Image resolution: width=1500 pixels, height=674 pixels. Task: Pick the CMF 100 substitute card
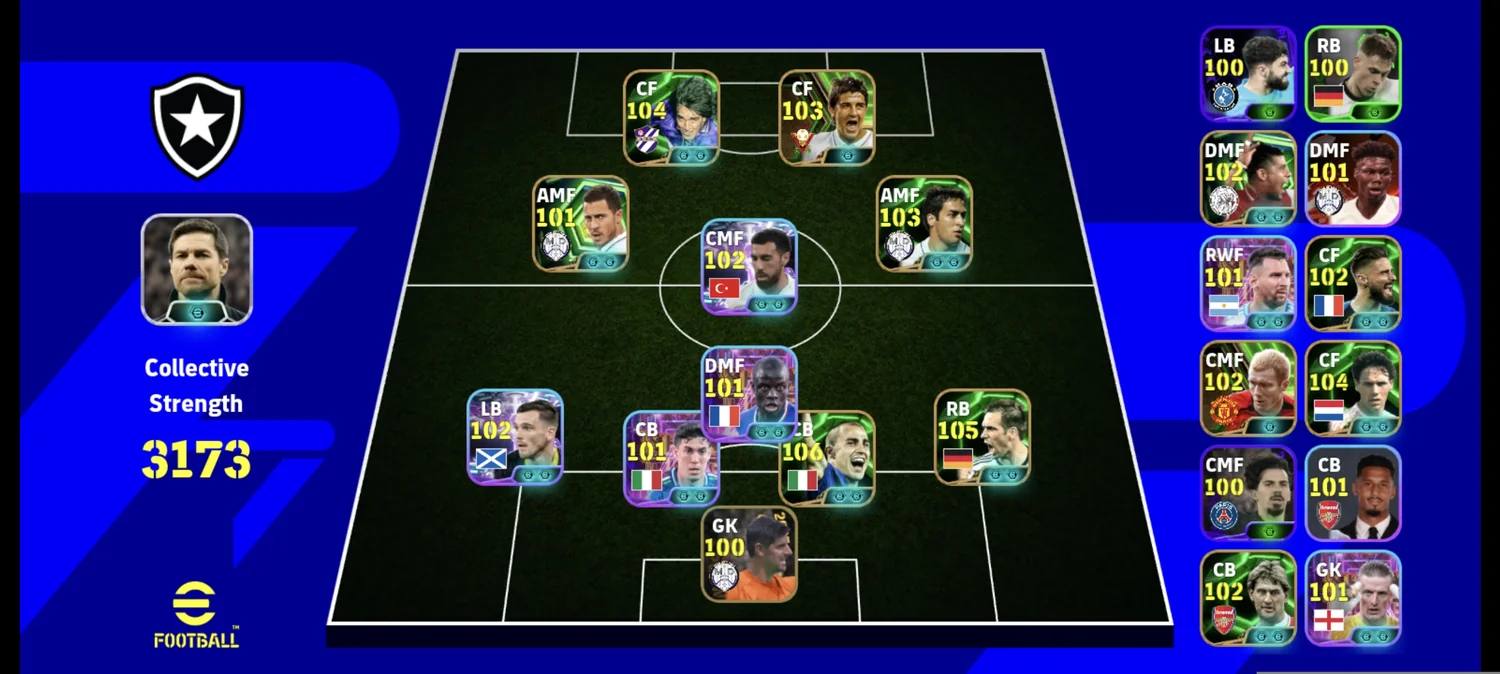click(x=1248, y=494)
